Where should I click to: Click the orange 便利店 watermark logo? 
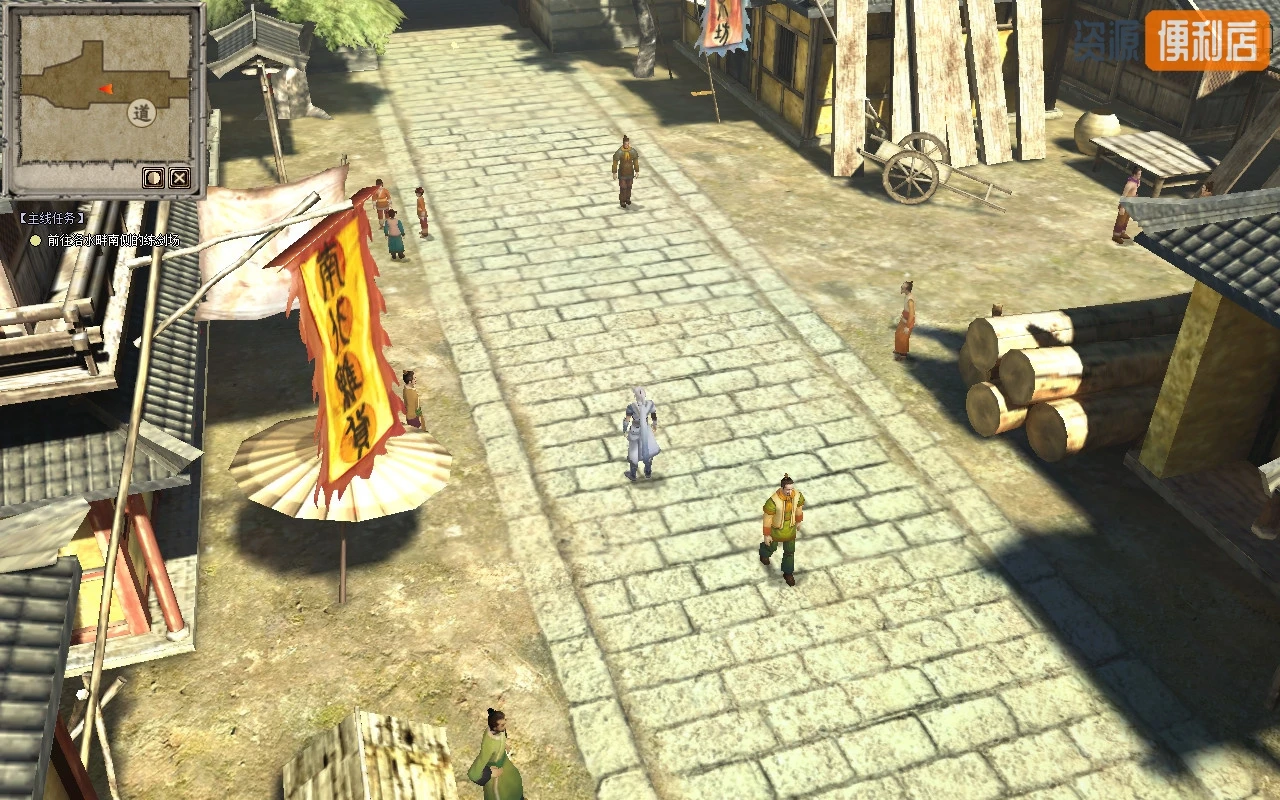pyautogui.click(x=1206, y=41)
